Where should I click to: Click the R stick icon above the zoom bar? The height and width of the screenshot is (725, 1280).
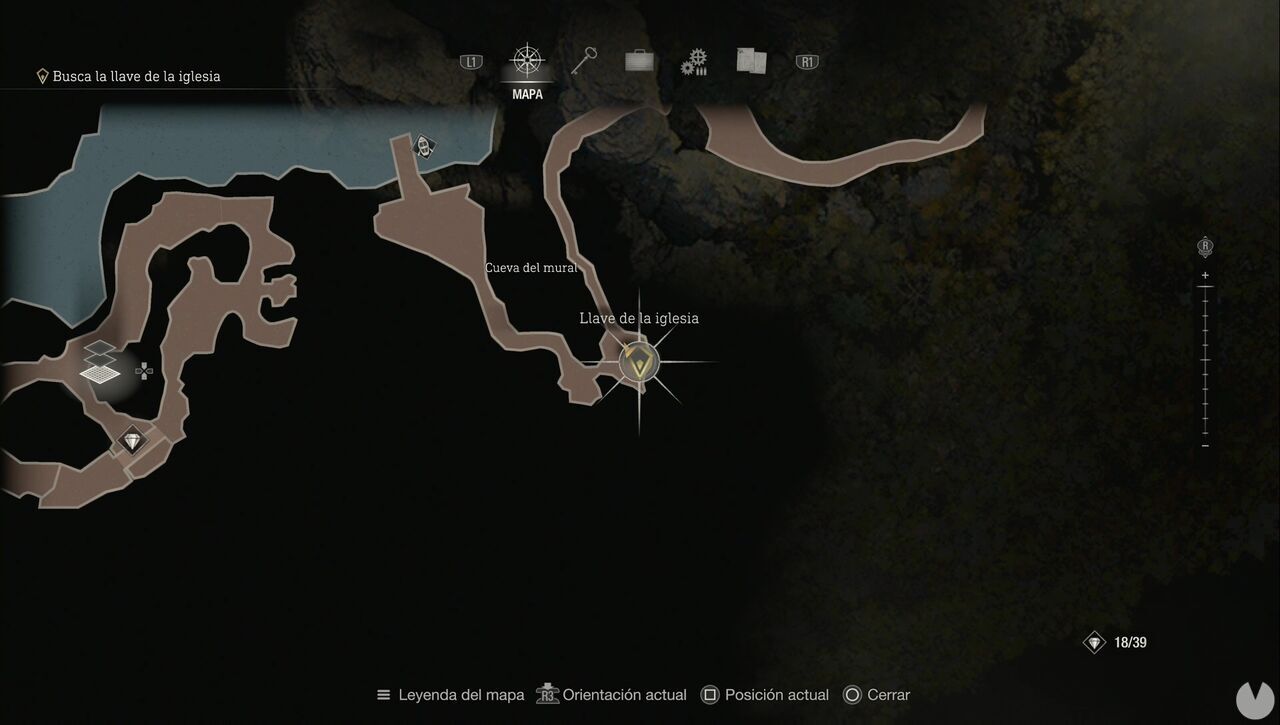(x=1204, y=244)
